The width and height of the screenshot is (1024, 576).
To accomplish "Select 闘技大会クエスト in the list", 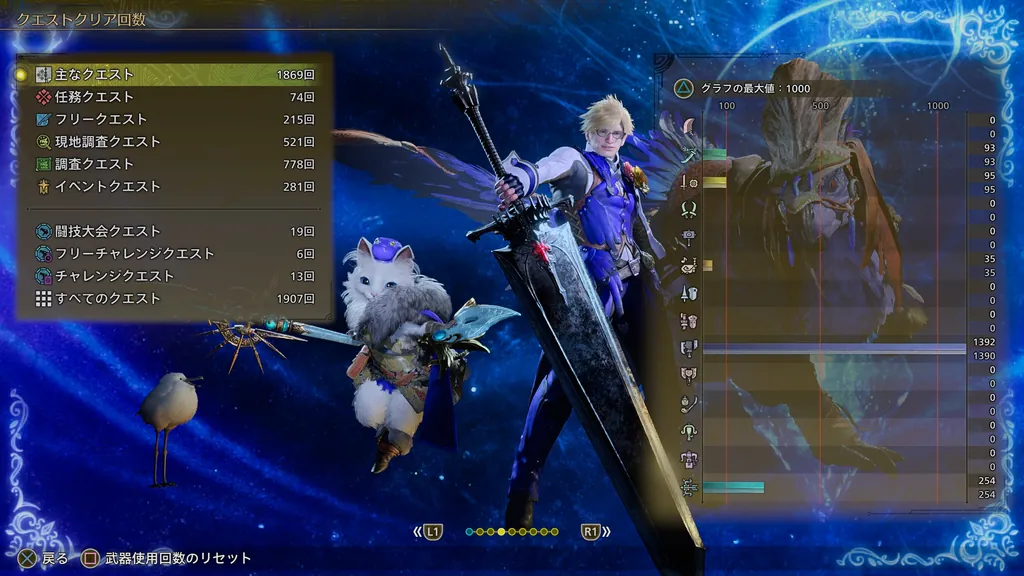I will click(175, 231).
